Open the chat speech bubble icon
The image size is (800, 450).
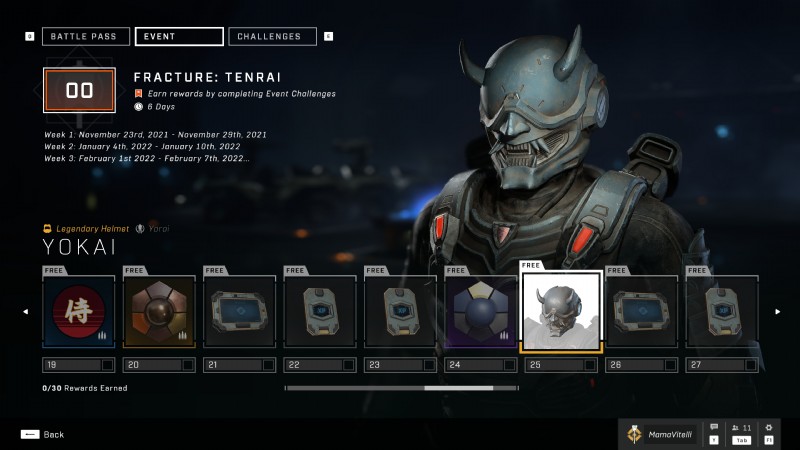pyautogui.click(x=714, y=428)
